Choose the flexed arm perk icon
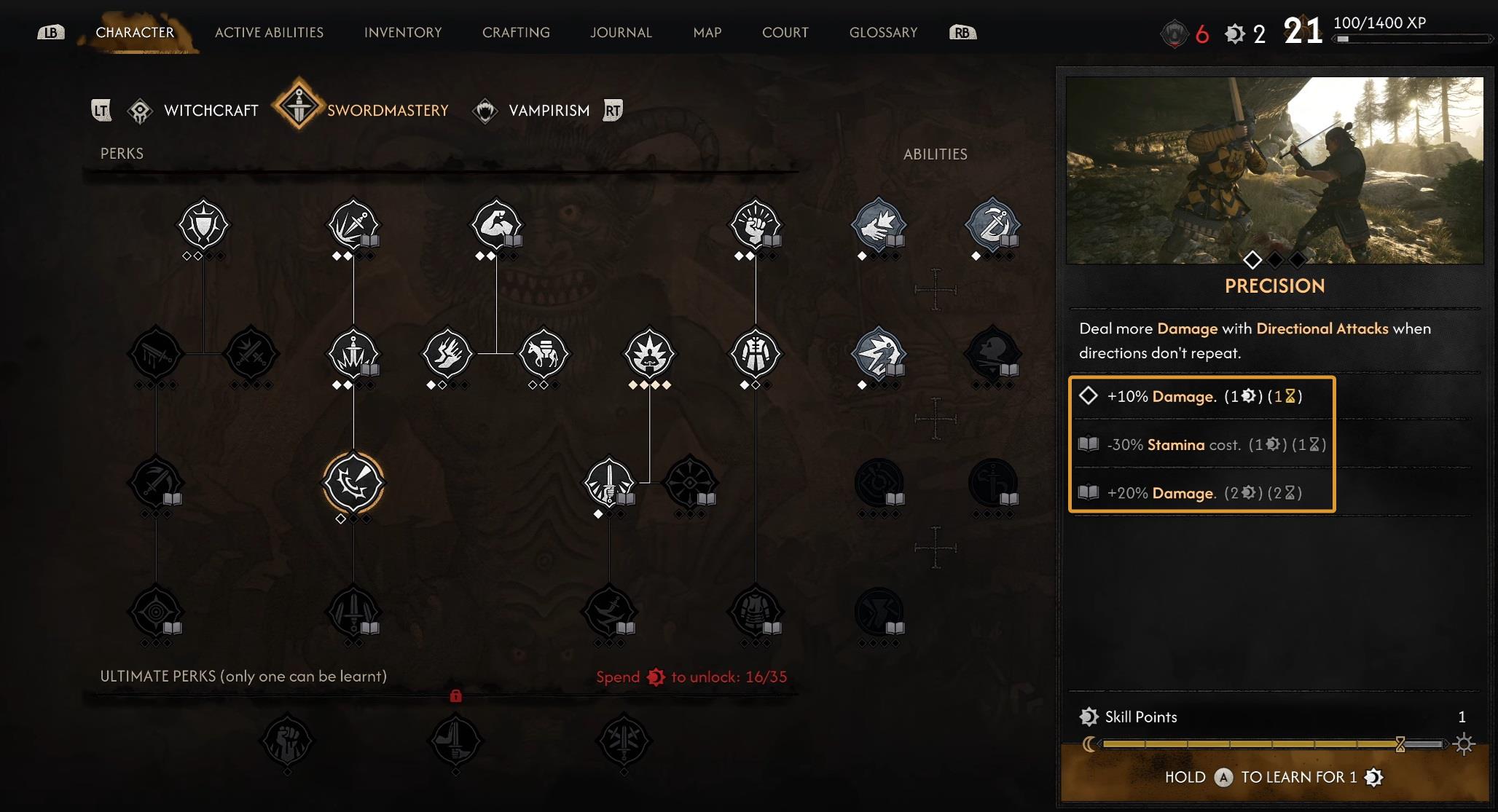The image size is (1498, 812). point(496,225)
